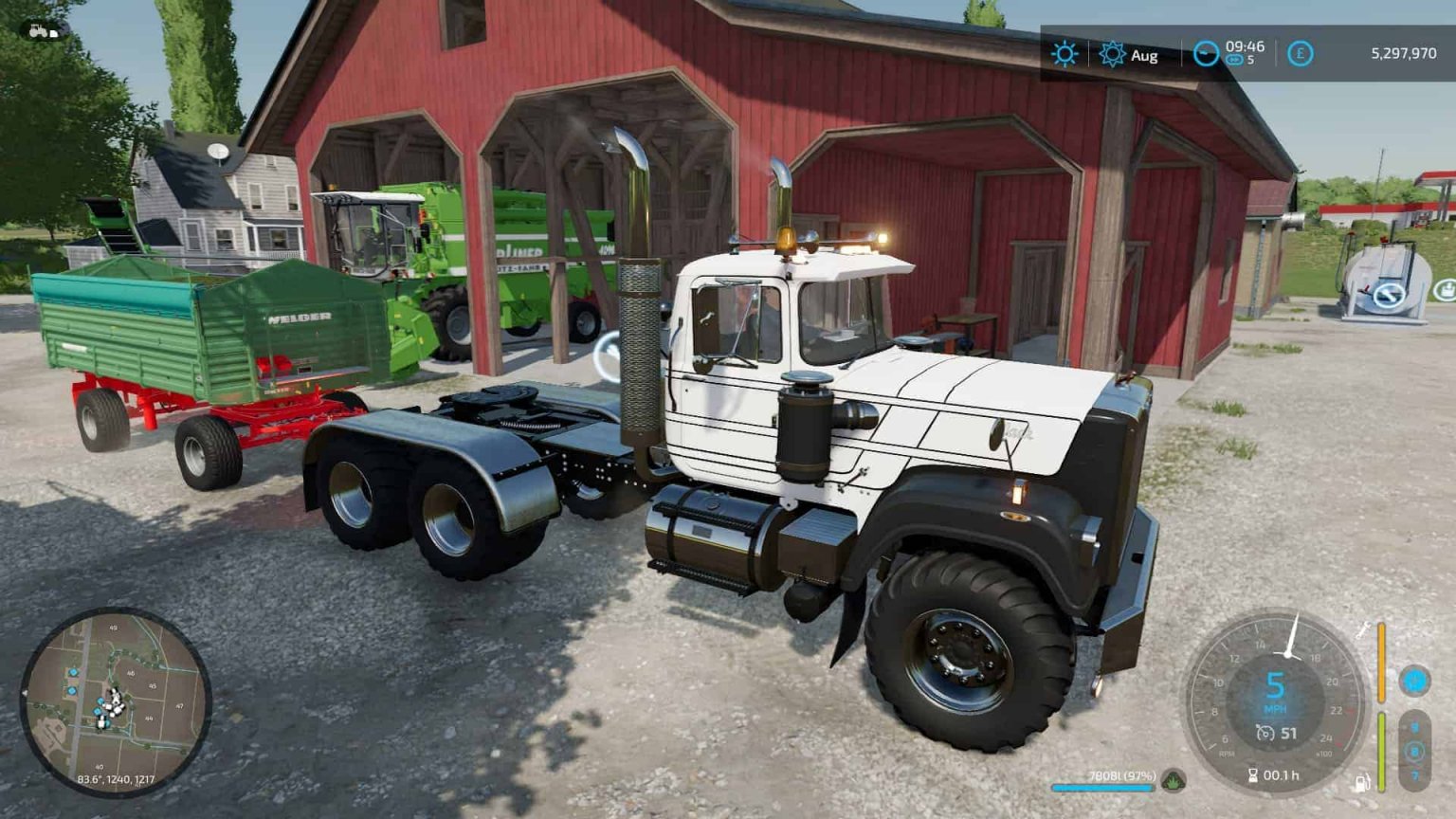Image resolution: width=1456 pixels, height=819 pixels.
Task: Toggle the gear indicator showing 8
Action: point(1415,752)
